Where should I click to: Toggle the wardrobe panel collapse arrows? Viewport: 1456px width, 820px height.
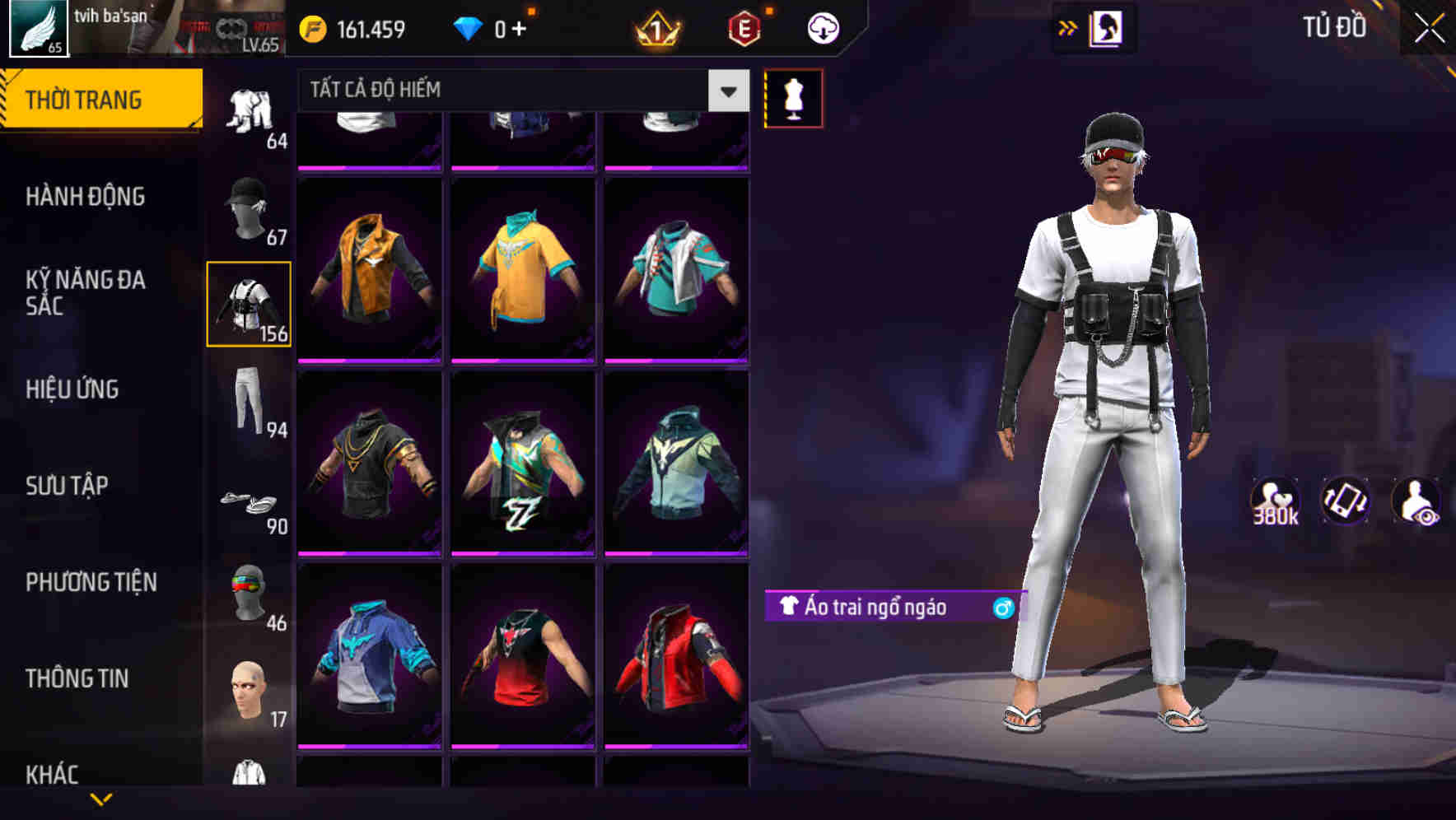[1066, 27]
